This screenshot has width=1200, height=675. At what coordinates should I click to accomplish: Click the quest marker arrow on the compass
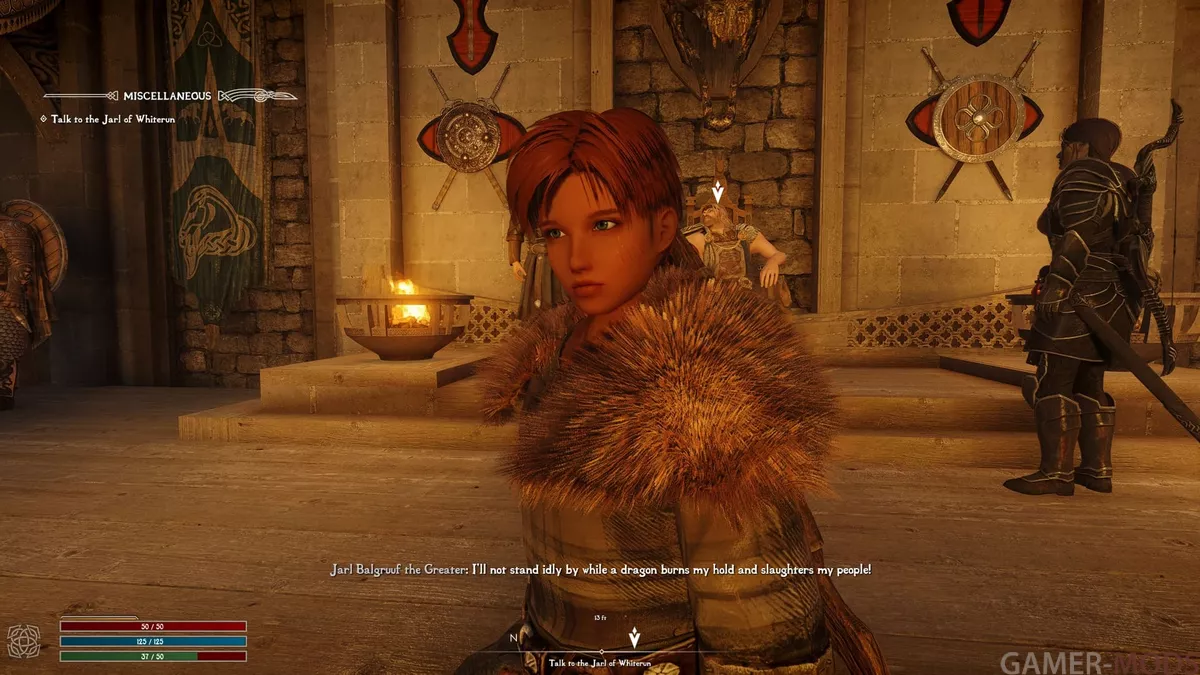[634, 637]
